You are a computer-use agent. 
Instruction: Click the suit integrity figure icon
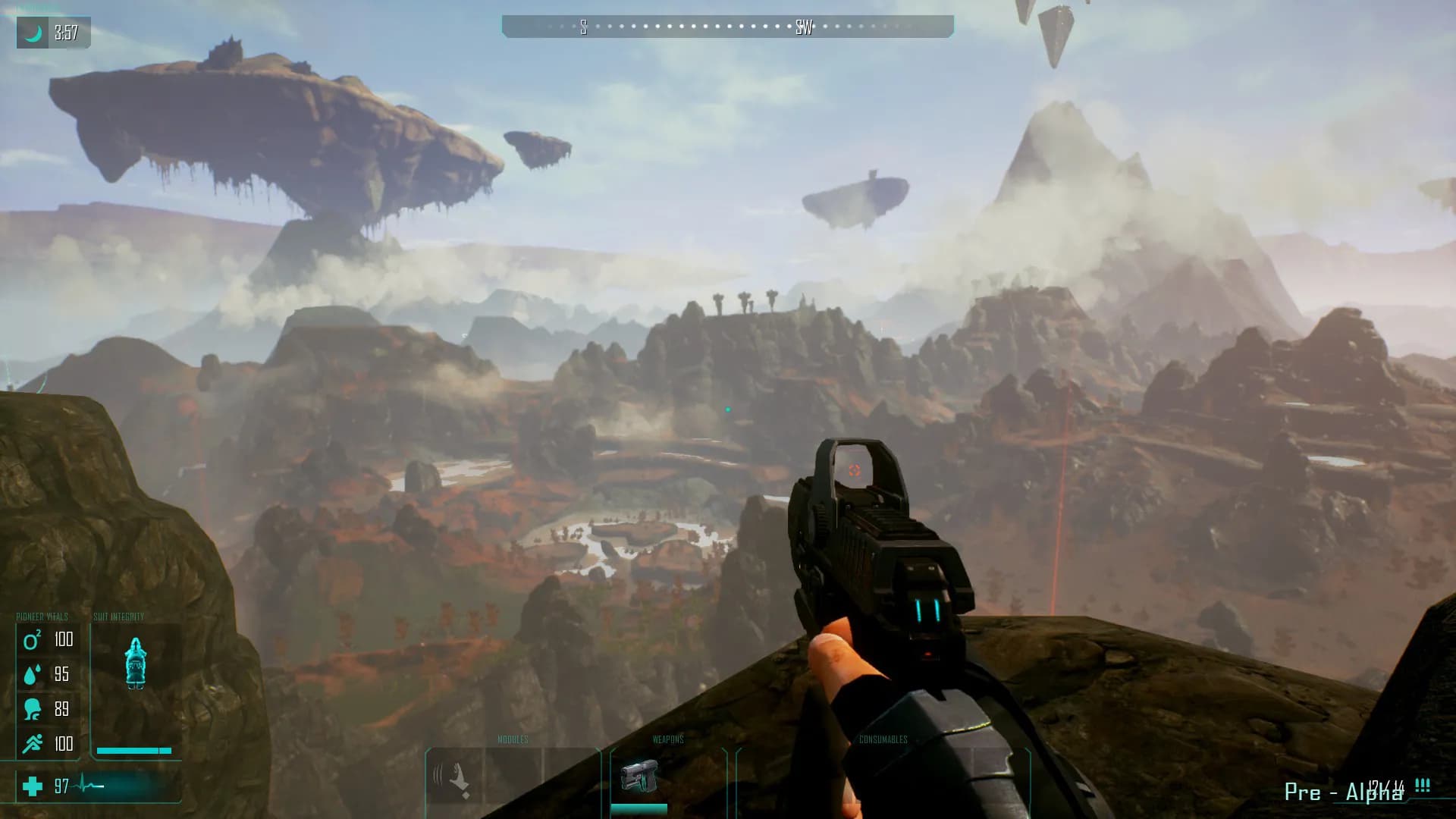135,663
